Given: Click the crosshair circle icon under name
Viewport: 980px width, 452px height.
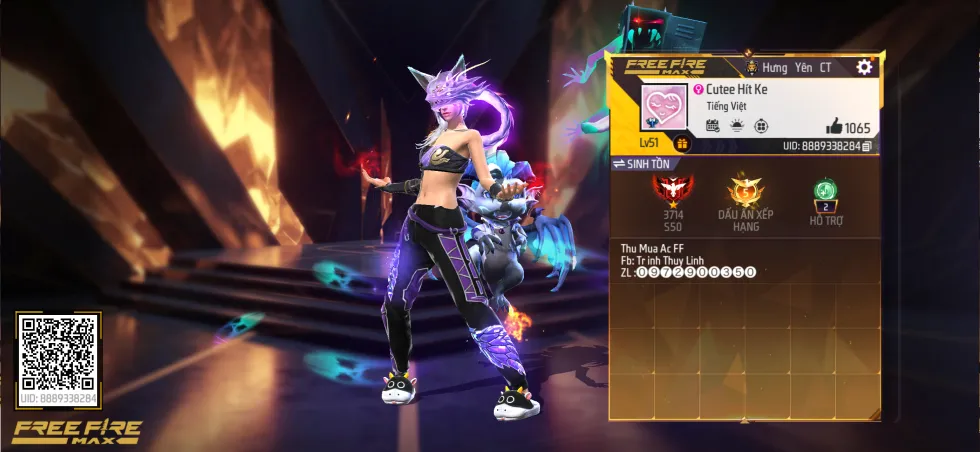Looking at the screenshot, I should pyautogui.click(x=761, y=126).
